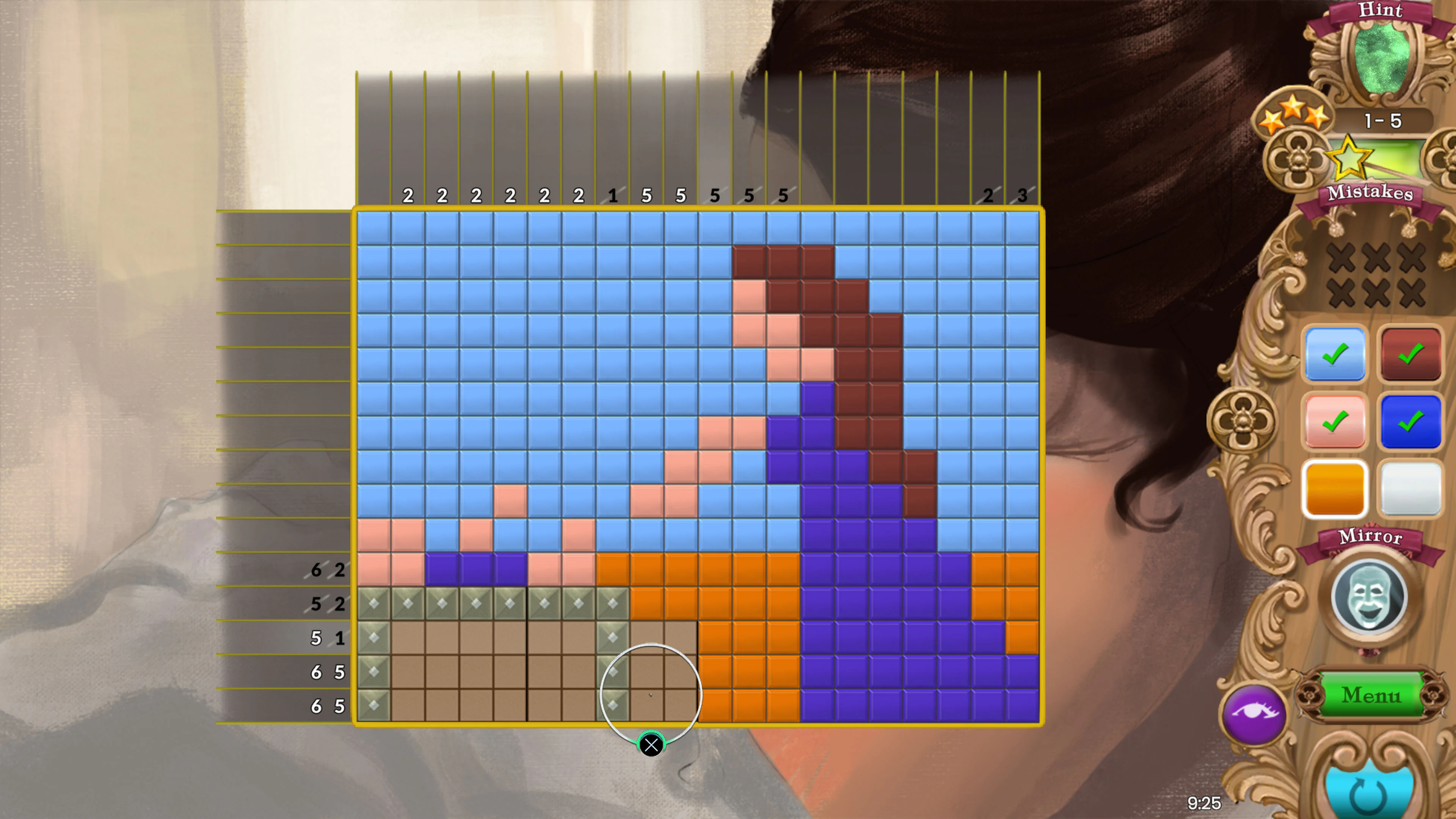Click the Mistakes banner
1456x819 pixels.
[1370, 194]
